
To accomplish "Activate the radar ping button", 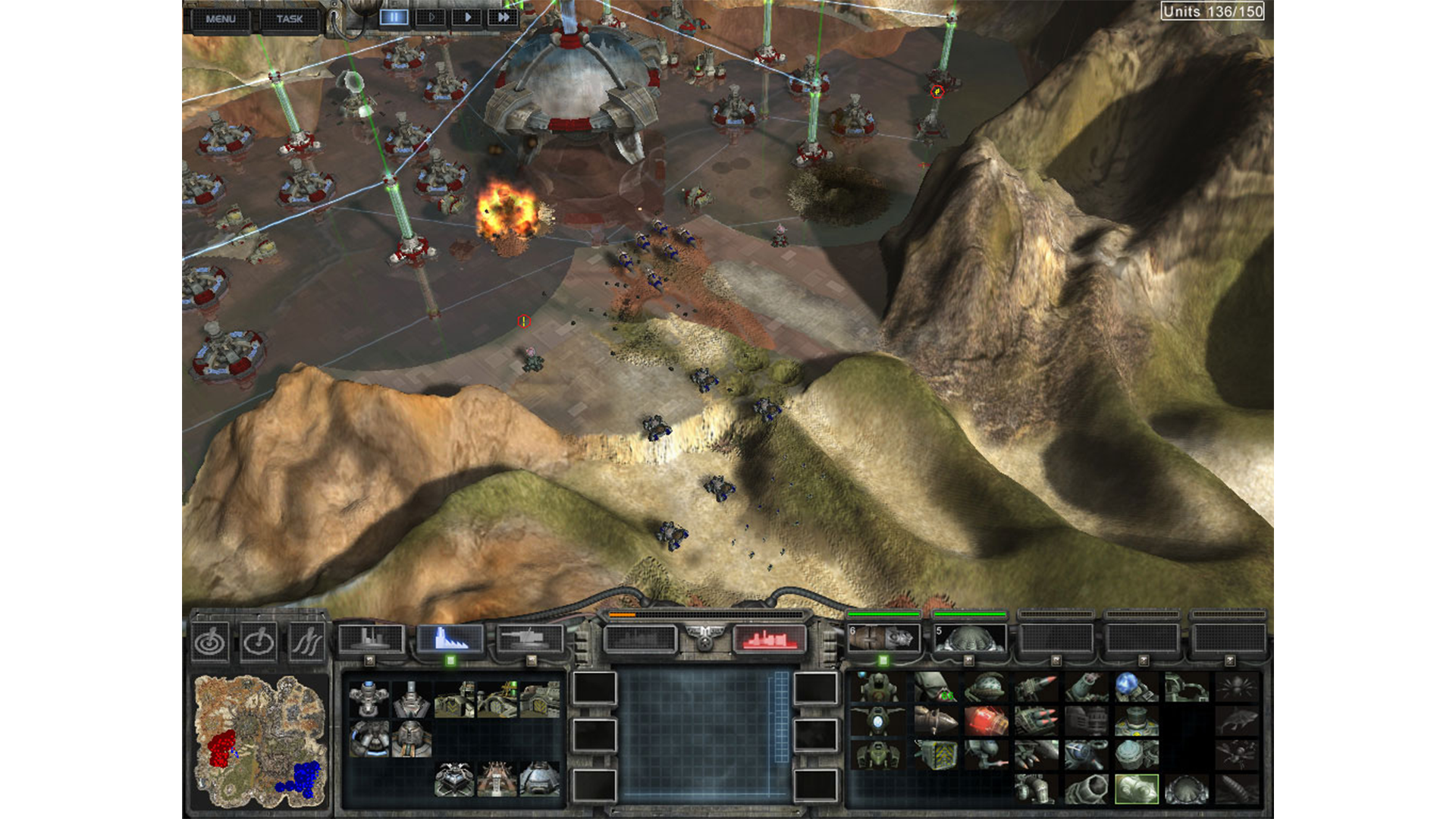I will coord(210,643).
